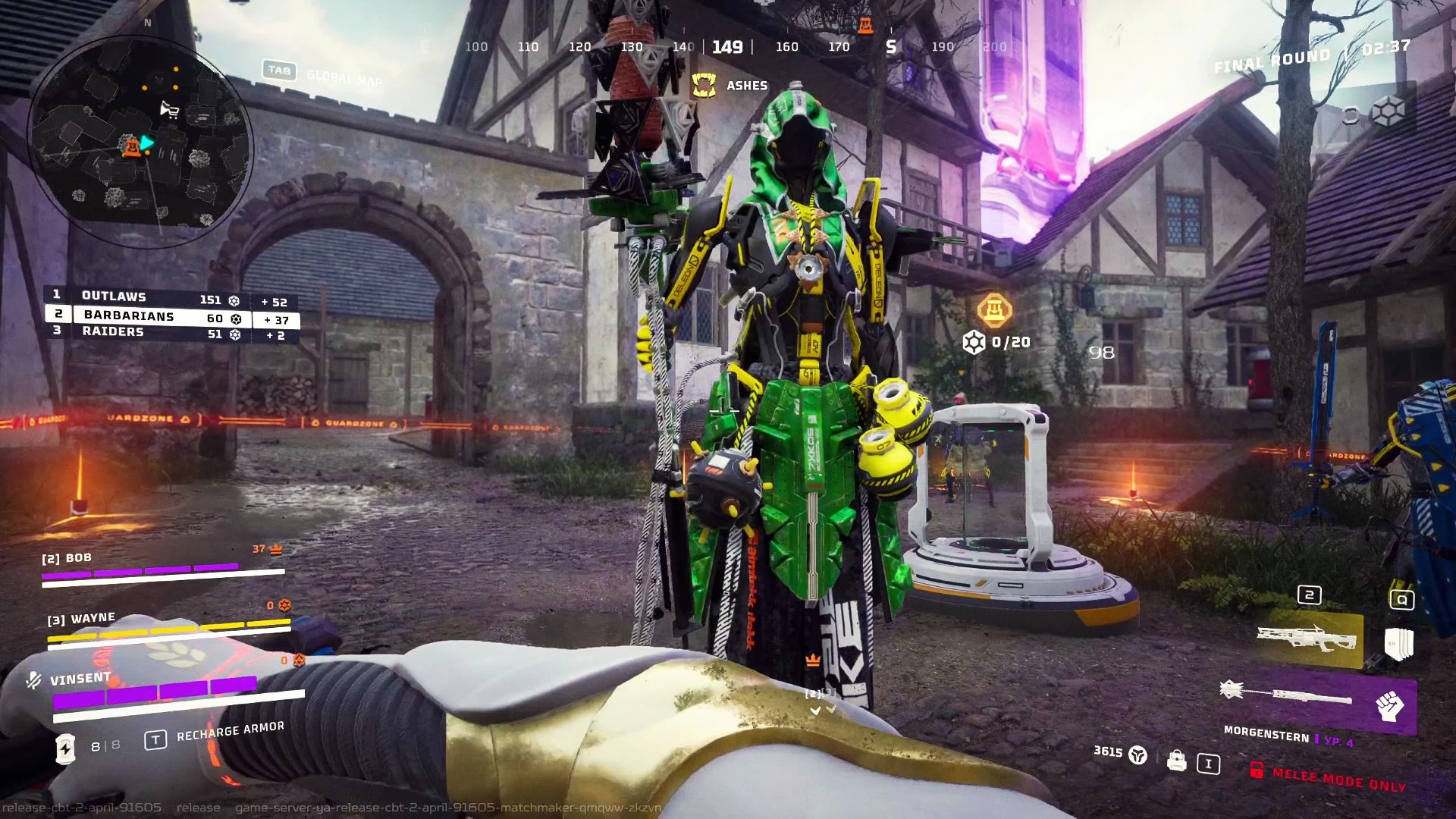Click the shop cart marker on minimap
1456x819 pixels.
tap(169, 111)
